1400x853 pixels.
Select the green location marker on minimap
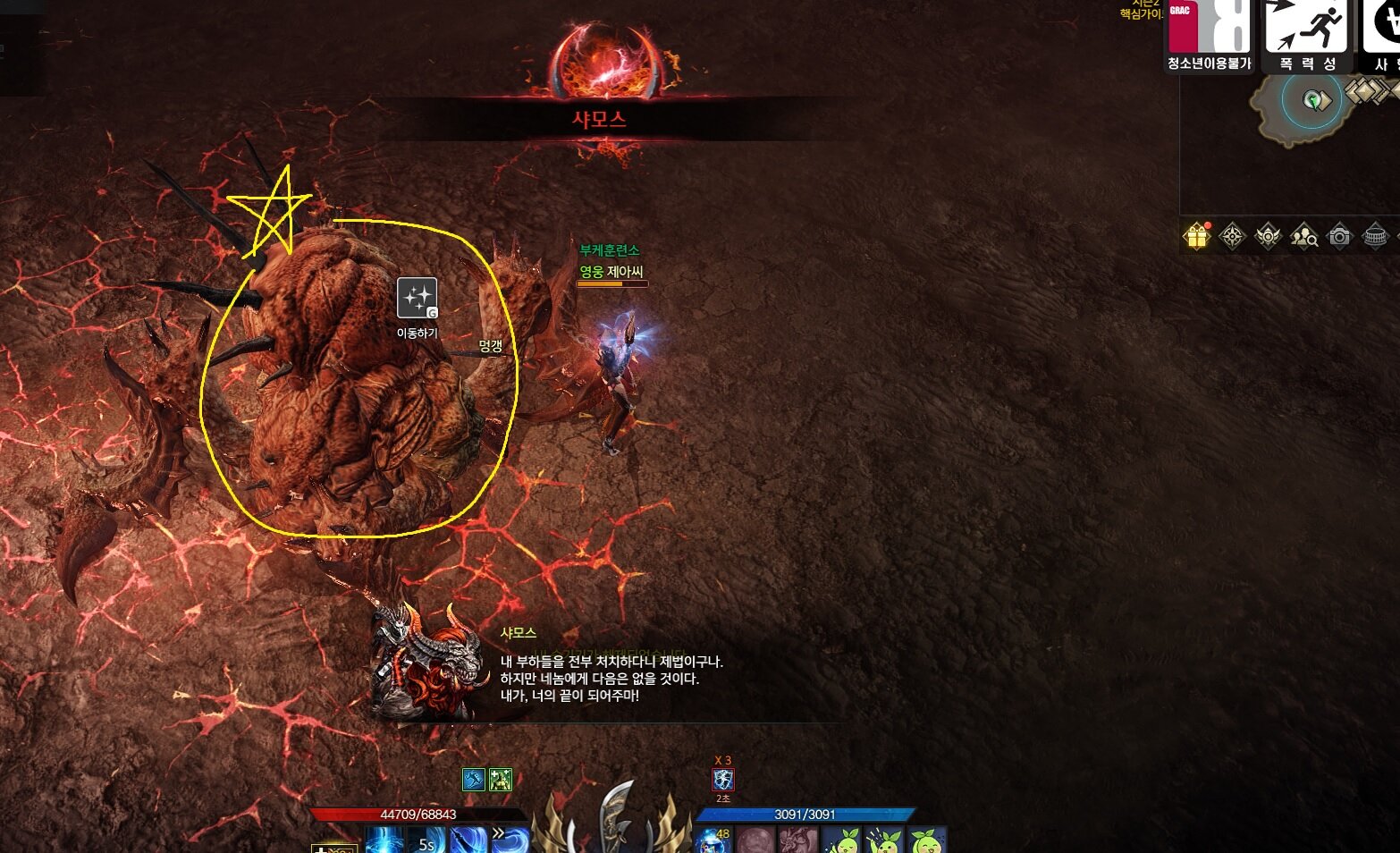(1312, 100)
